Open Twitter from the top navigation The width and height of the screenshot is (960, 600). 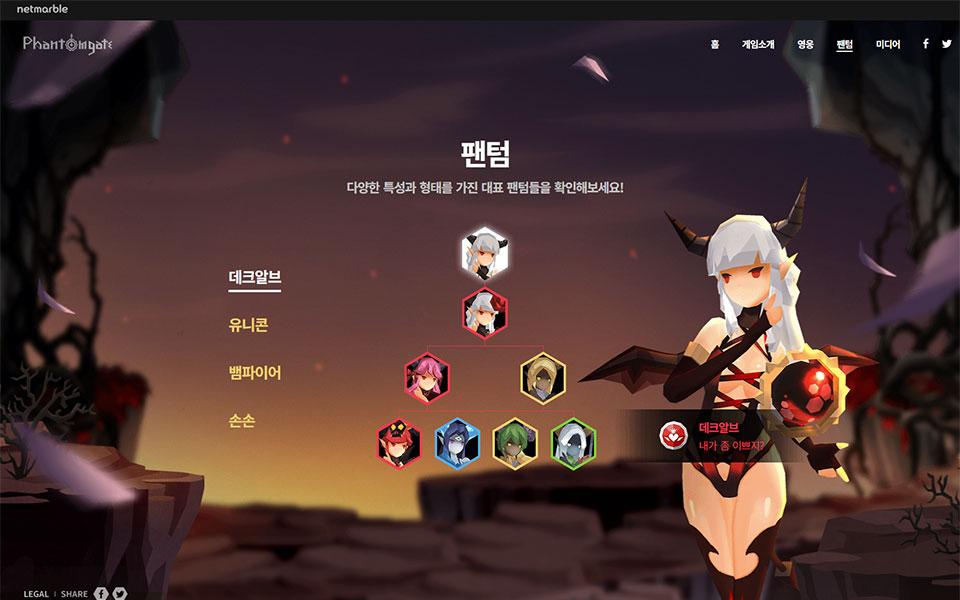pos(946,44)
